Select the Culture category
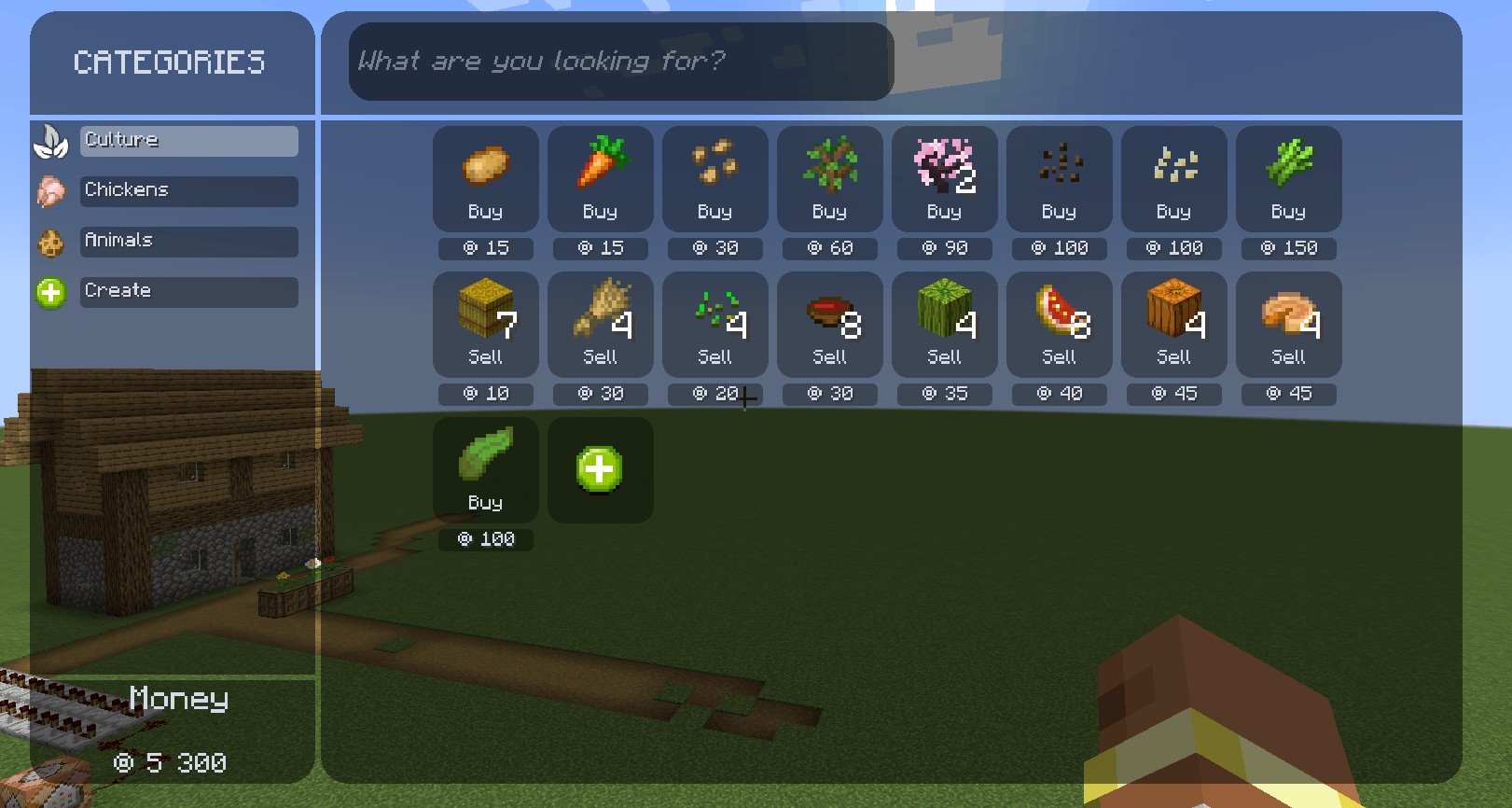 click(188, 140)
